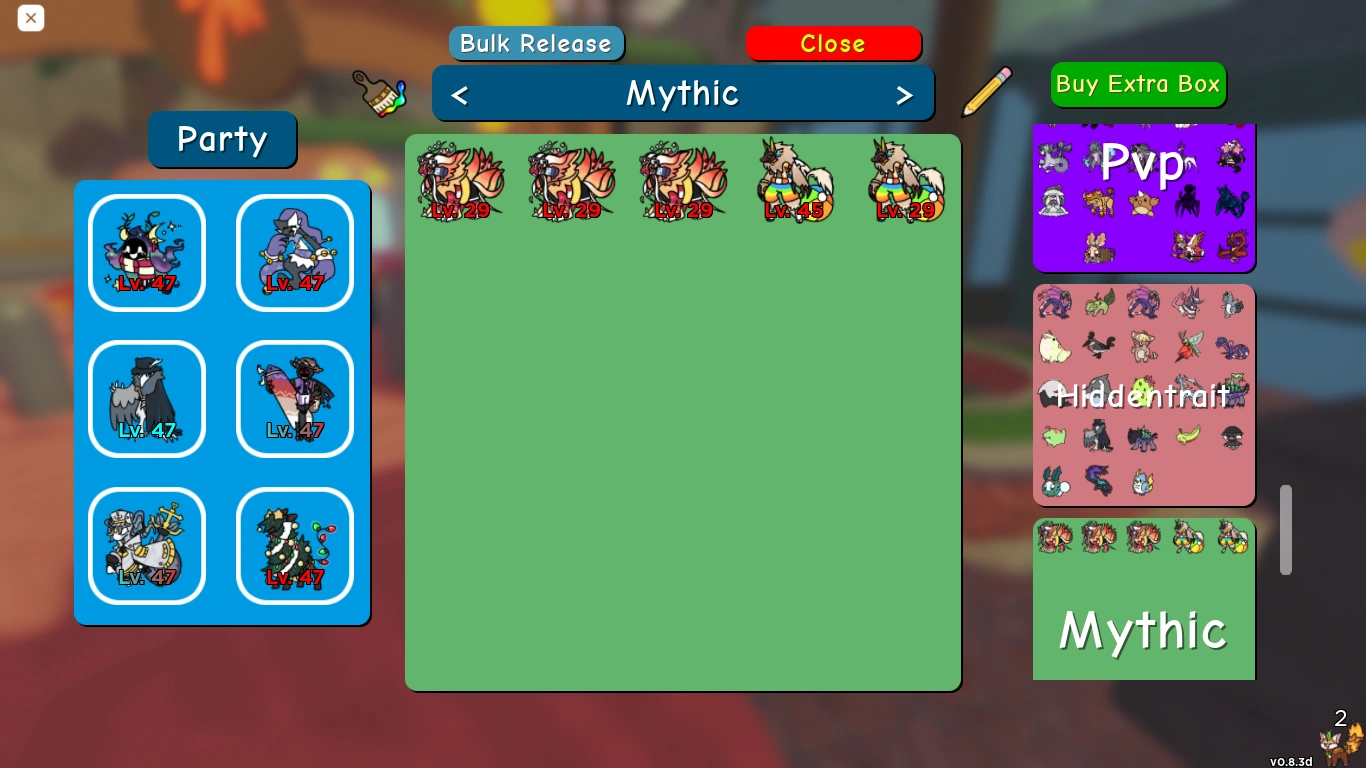1366x768 pixels.
Task: Click the scrollbar on the right side
Action: [1286, 530]
